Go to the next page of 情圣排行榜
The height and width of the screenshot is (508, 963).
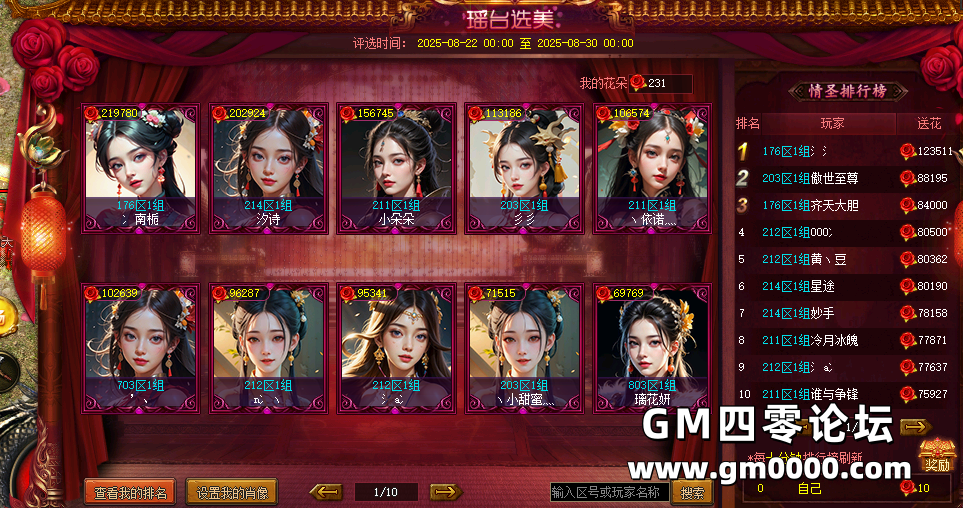[x=915, y=427]
